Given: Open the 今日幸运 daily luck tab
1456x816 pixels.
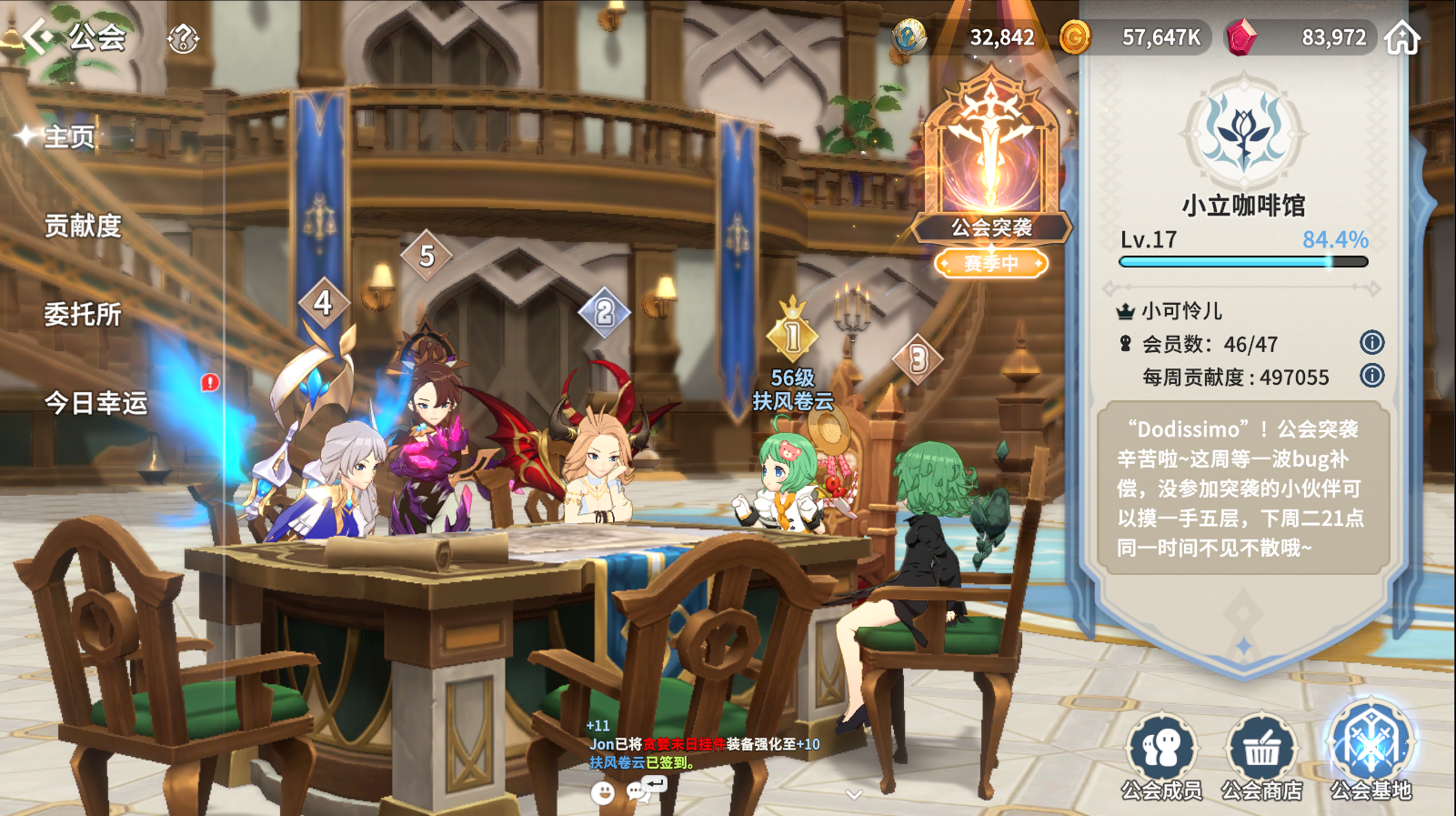Looking at the screenshot, I should 95,402.
